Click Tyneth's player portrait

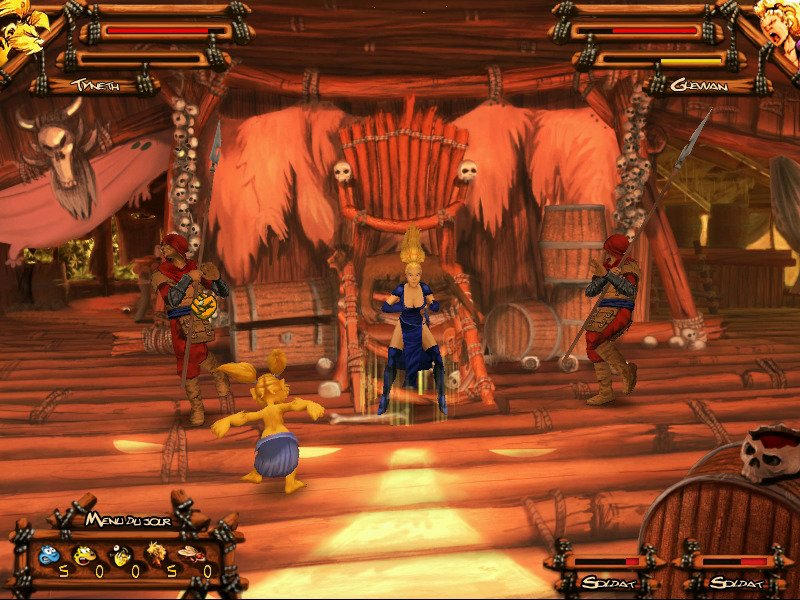[20, 28]
